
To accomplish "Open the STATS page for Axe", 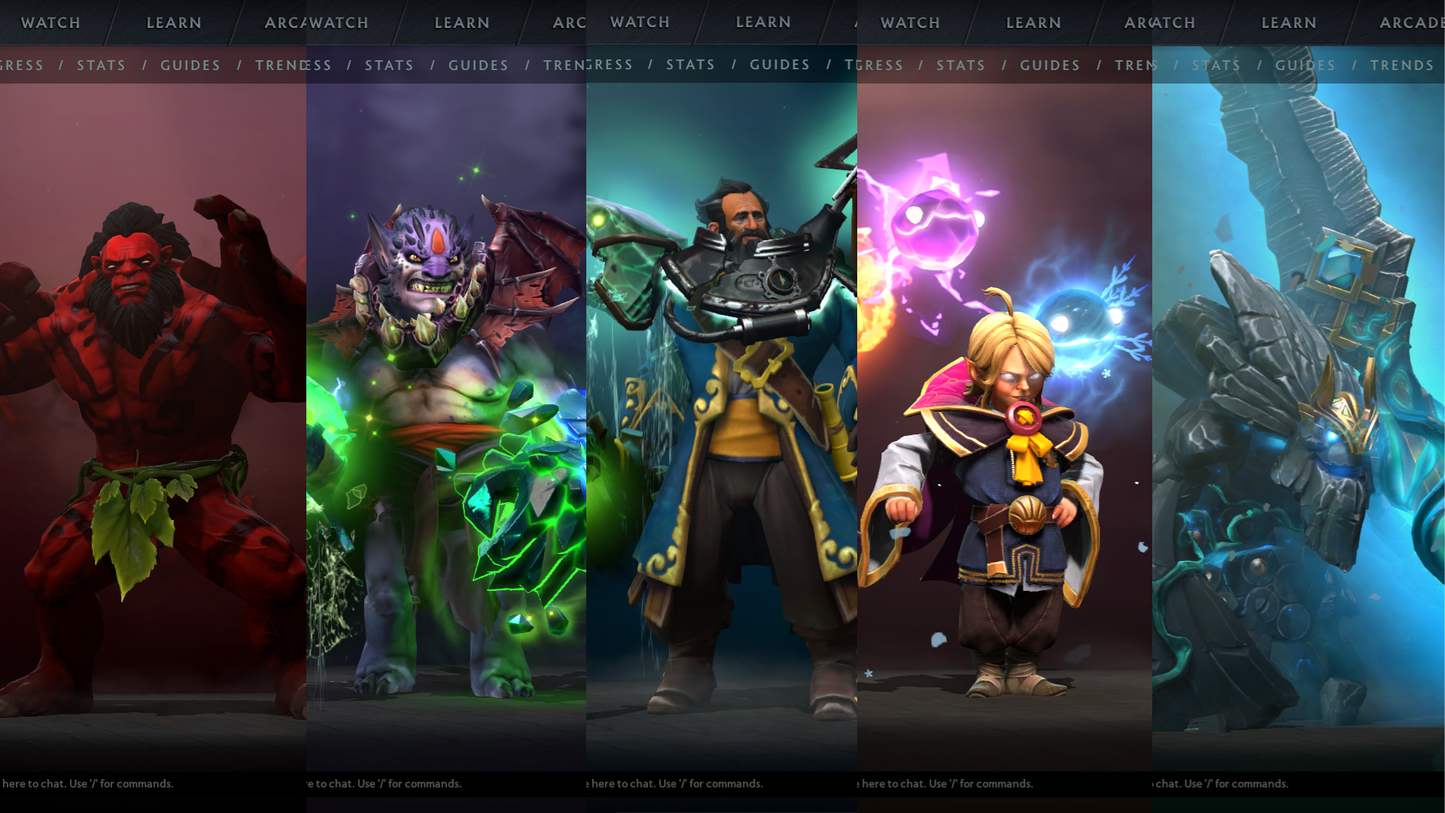I will [102, 65].
